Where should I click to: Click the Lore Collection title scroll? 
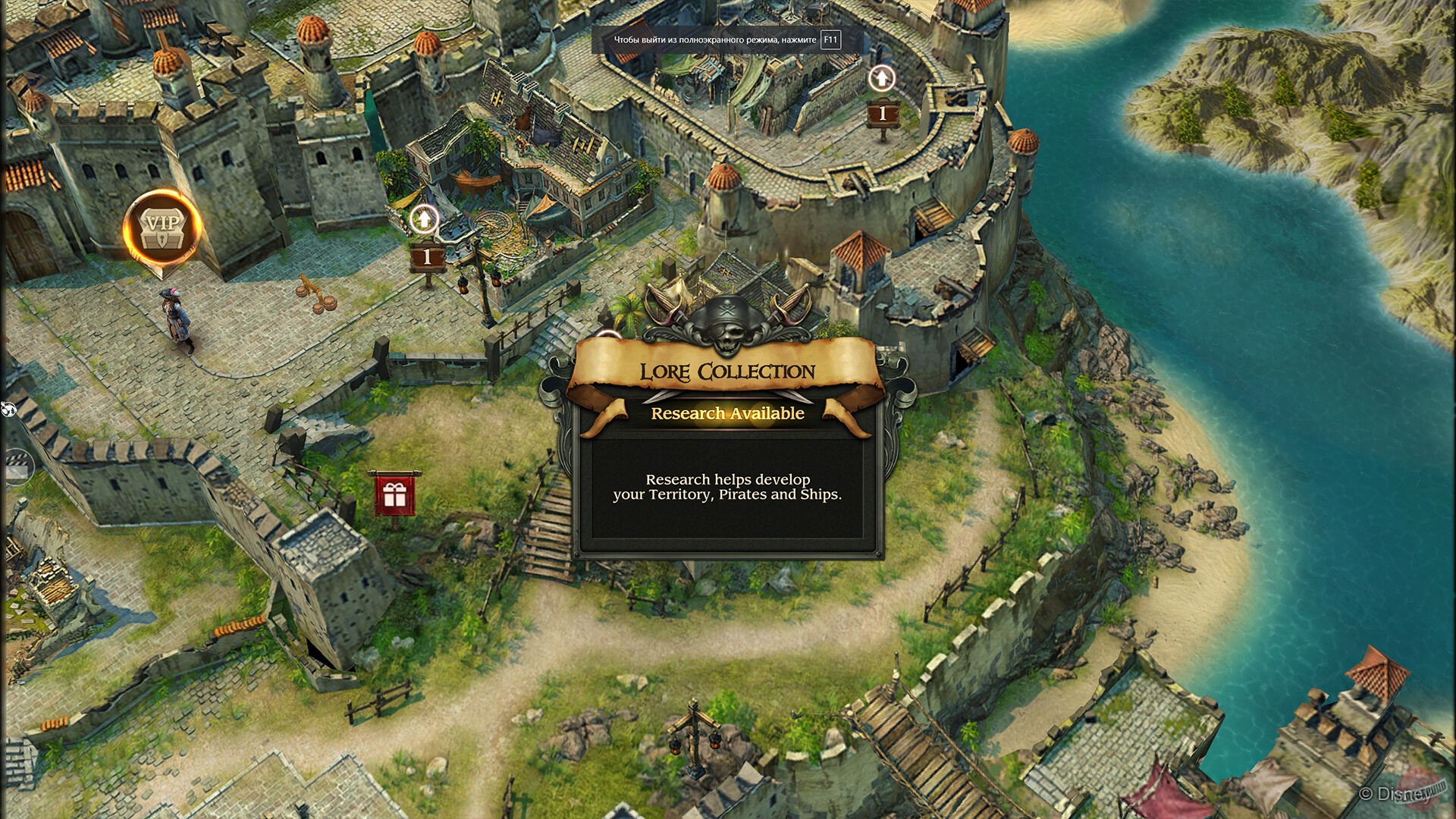tap(726, 372)
